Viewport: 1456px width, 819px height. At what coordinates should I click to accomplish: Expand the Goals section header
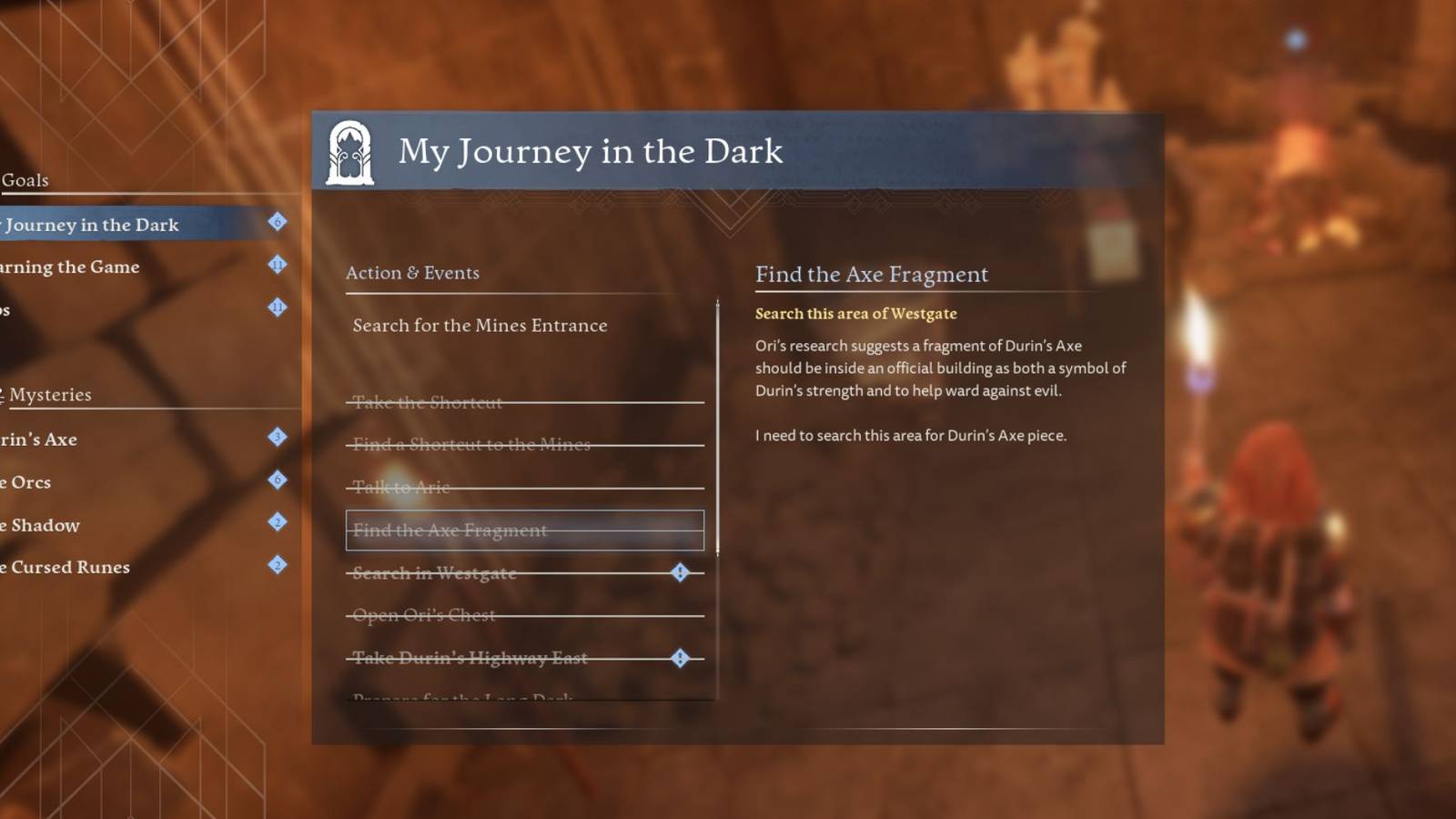[x=25, y=180]
